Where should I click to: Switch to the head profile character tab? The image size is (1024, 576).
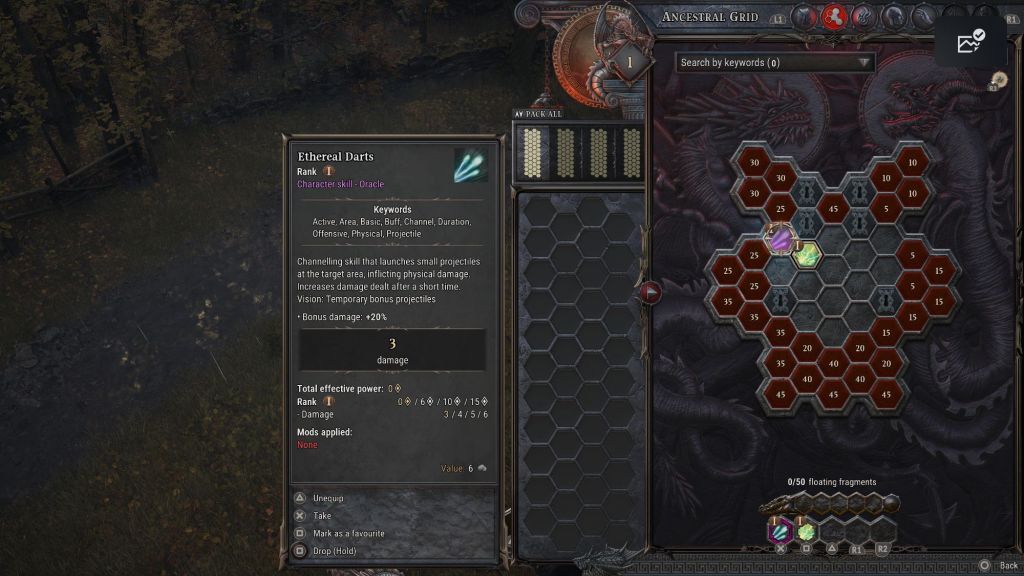(x=893, y=17)
